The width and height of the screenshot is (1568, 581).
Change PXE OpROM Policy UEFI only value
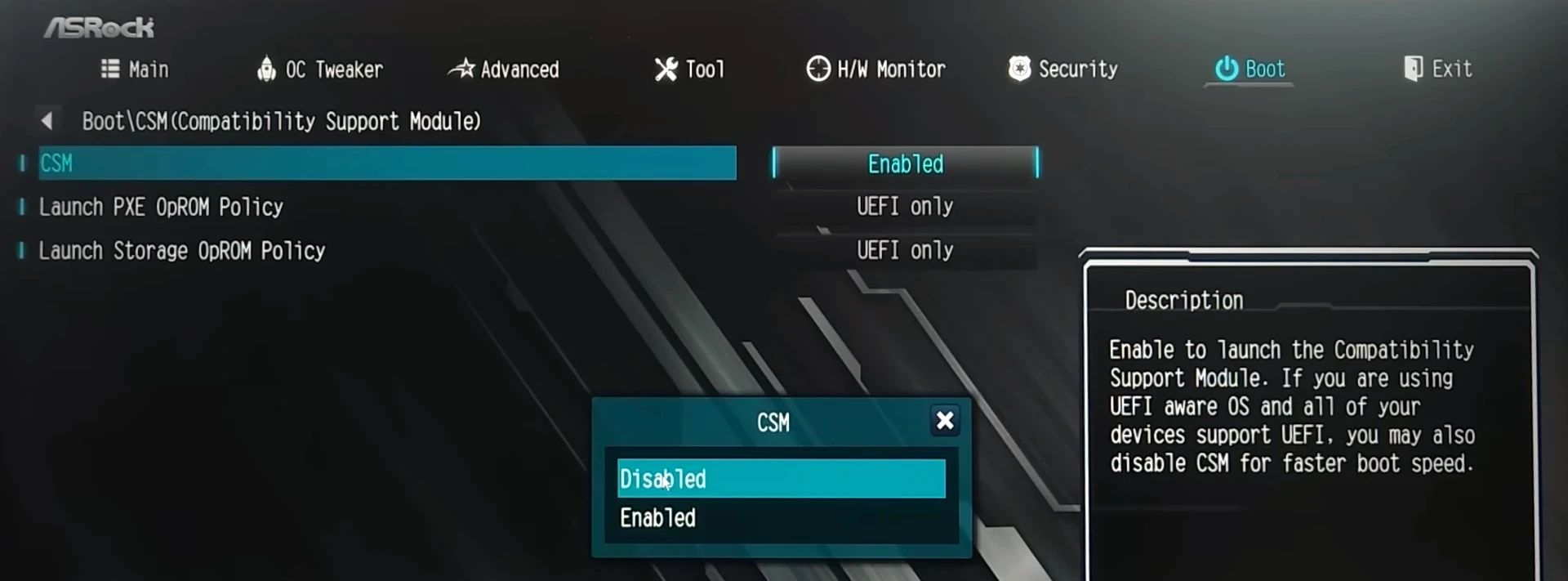[905, 207]
